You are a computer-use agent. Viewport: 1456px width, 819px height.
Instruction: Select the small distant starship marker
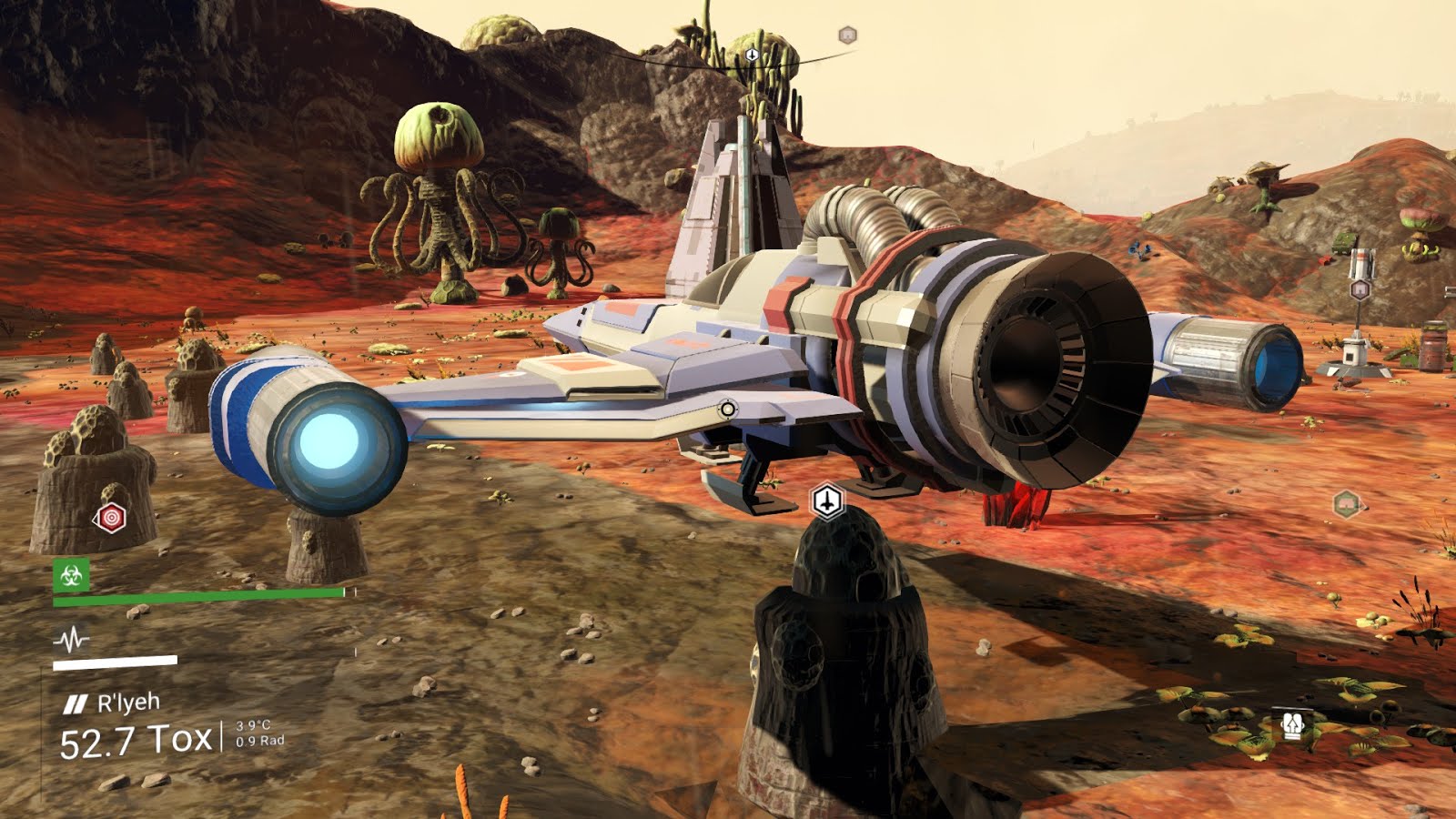click(x=752, y=55)
